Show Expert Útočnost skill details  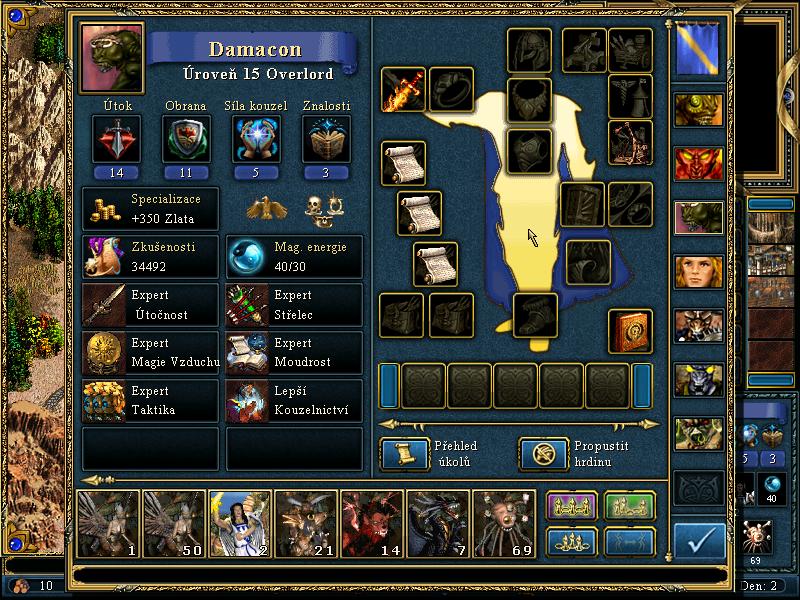point(150,306)
